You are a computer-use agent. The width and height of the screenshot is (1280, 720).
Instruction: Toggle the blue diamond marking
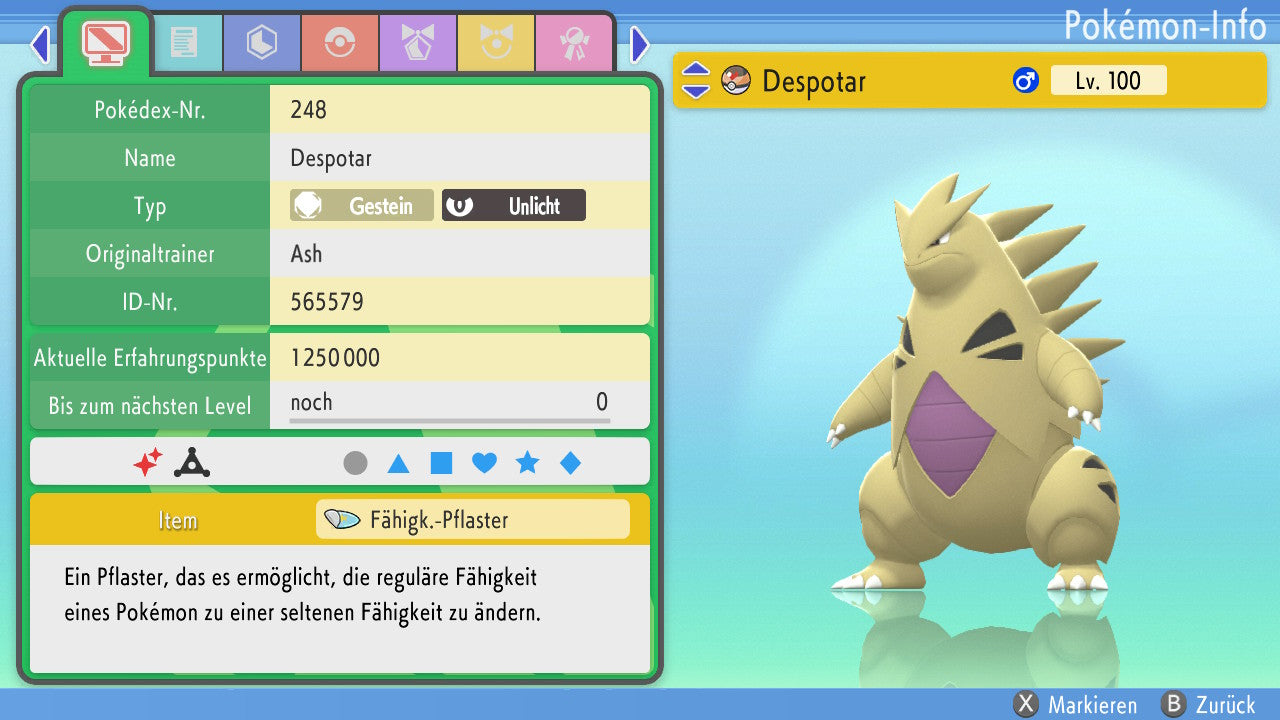[570, 463]
